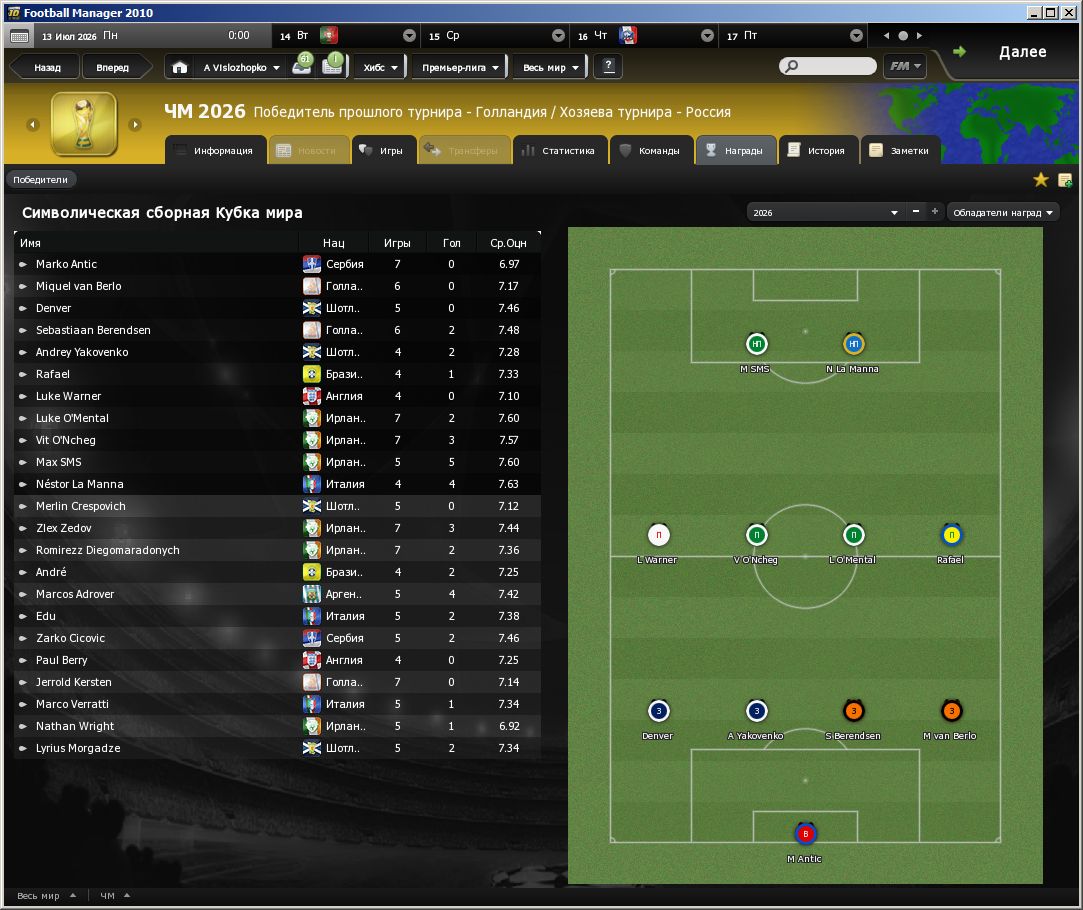The width and height of the screenshot is (1083, 910).
Task: Open the Премьер-лига menu
Action: 460,68
